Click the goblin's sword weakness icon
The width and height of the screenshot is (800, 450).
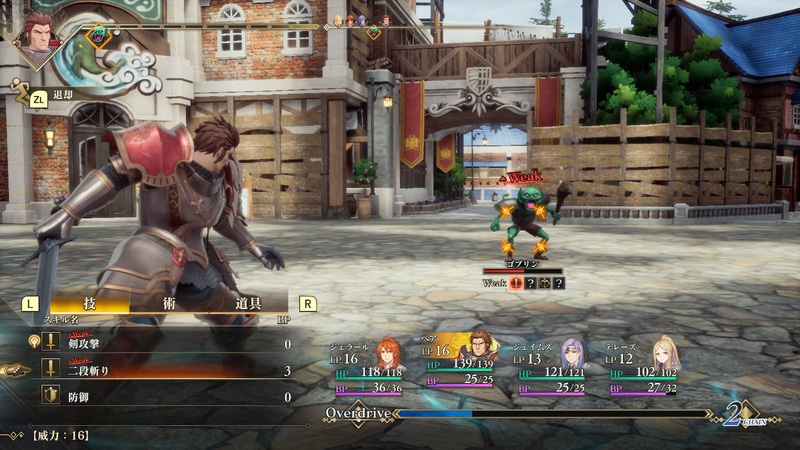click(516, 283)
